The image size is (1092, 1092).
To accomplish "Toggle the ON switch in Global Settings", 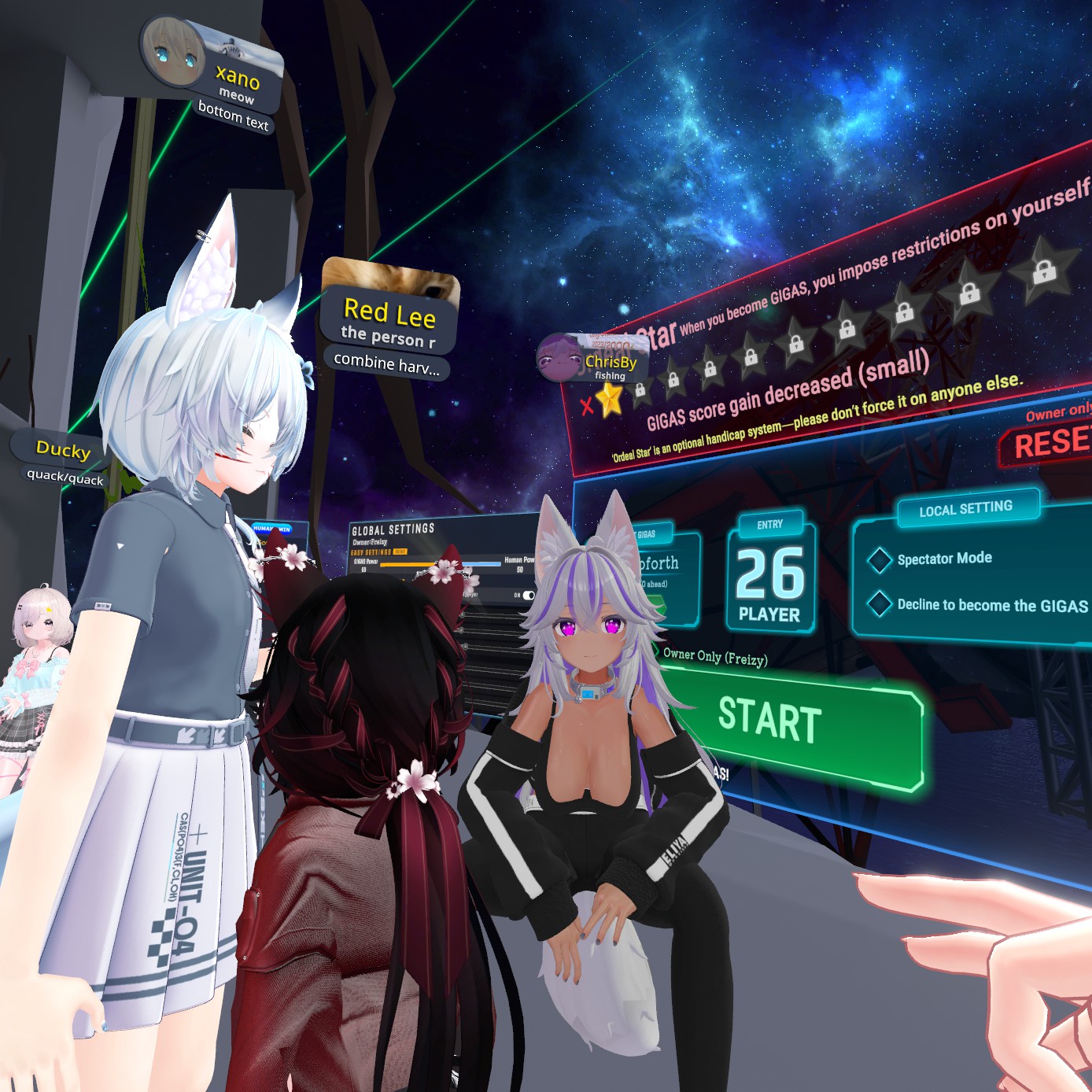I will point(528,596).
